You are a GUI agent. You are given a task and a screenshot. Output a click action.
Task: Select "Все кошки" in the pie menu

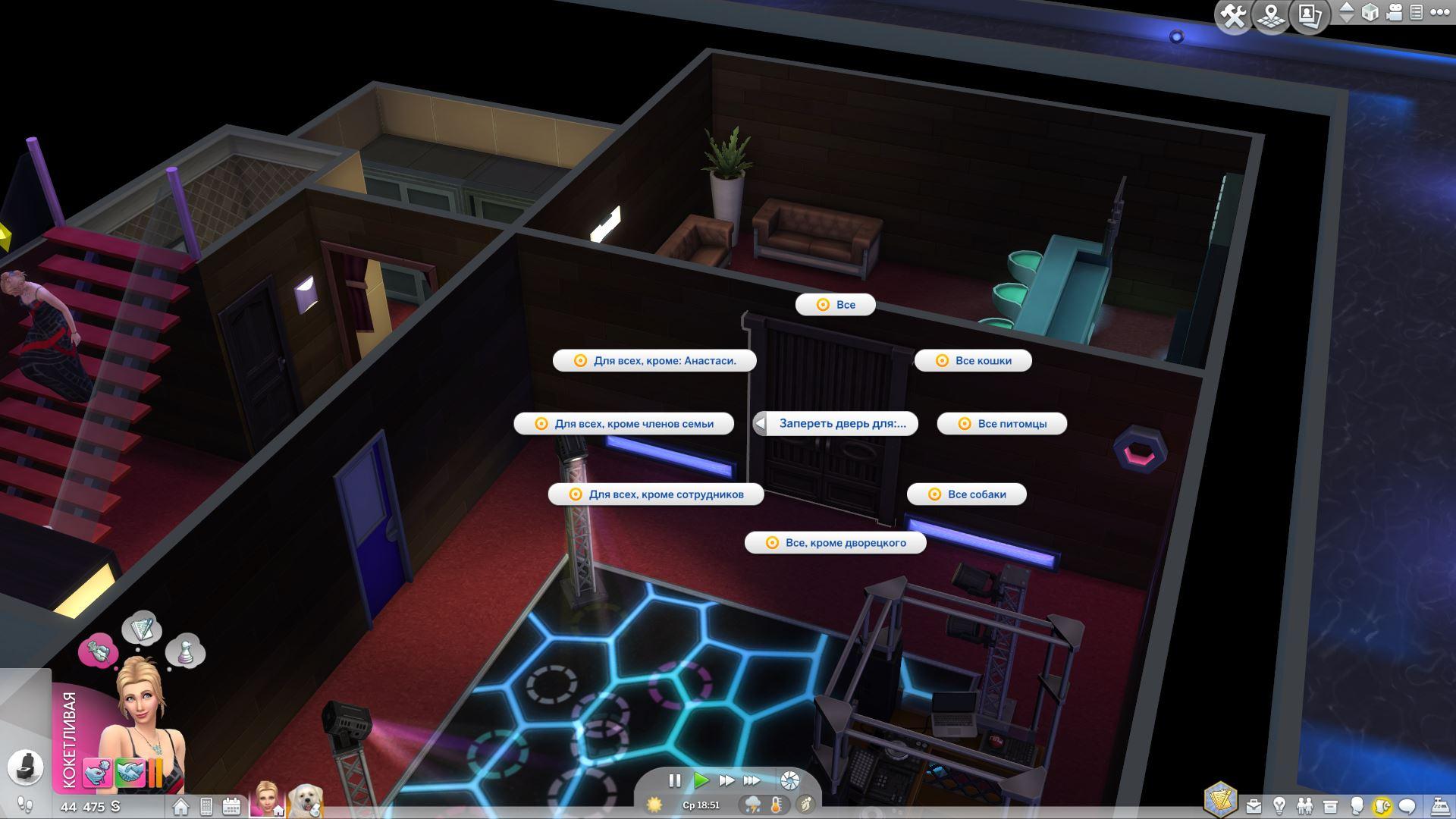click(973, 361)
